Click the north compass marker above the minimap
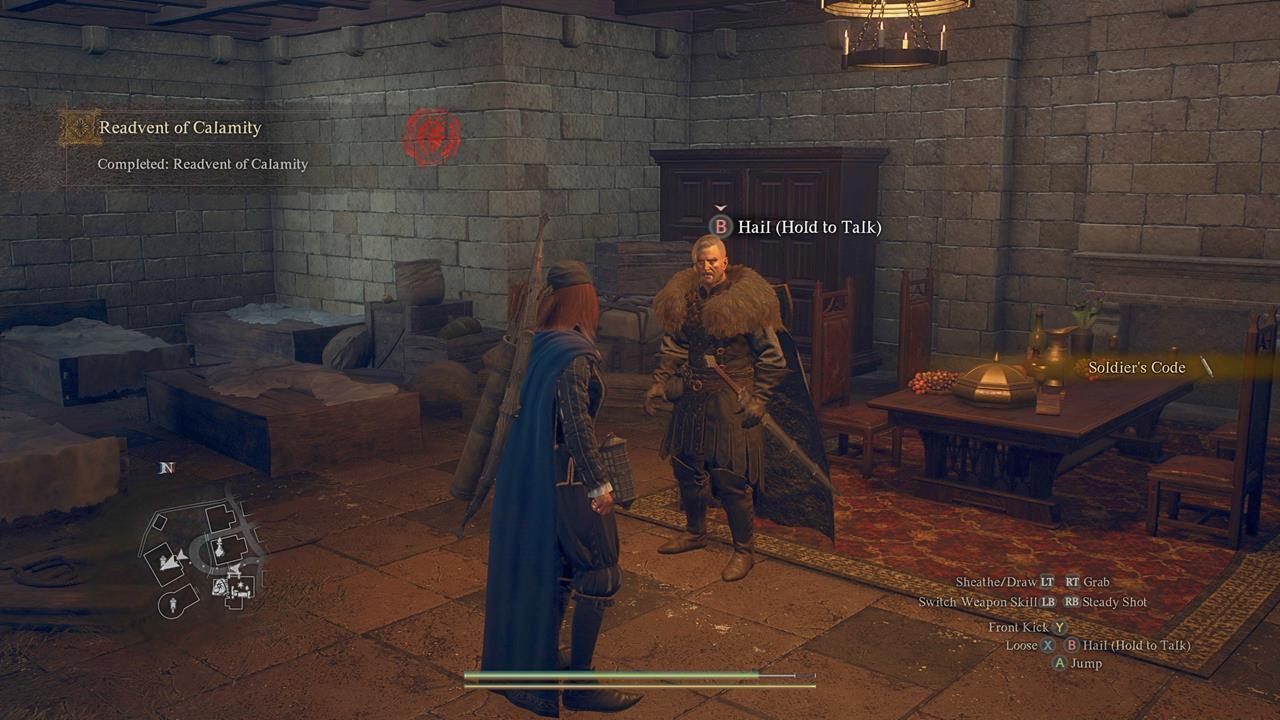Image resolution: width=1280 pixels, height=720 pixels. click(x=167, y=468)
